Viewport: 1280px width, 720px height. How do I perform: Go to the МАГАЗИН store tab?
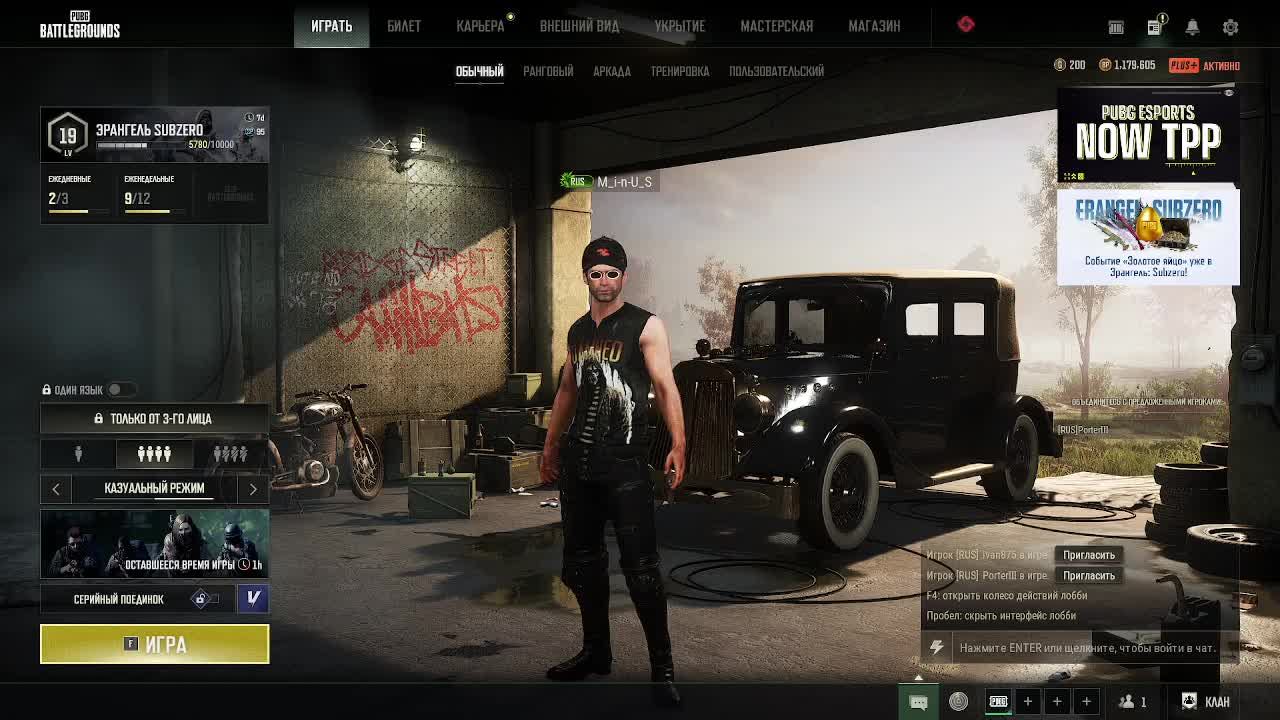pyautogui.click(x=874, y=26)
